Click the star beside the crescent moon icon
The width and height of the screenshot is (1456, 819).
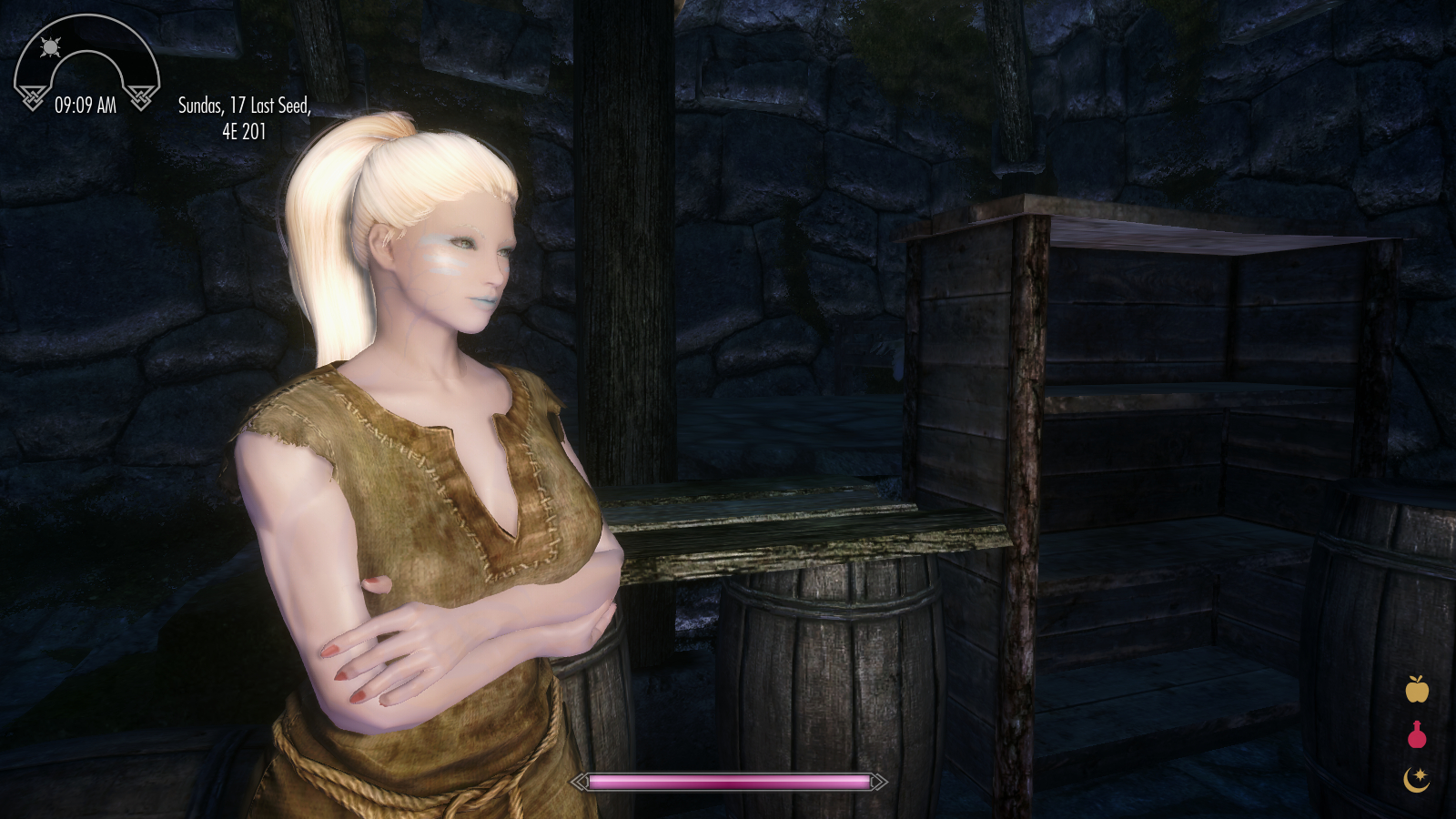click(x=1422, y=776)
